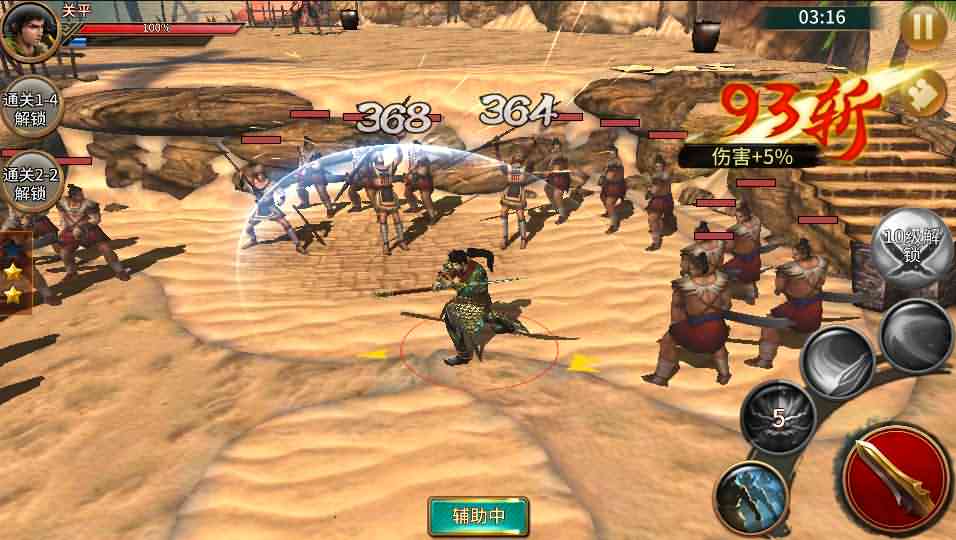Trigger the grey crescent sweep skill
956x540 pixels.
click(x=915, y=335)
